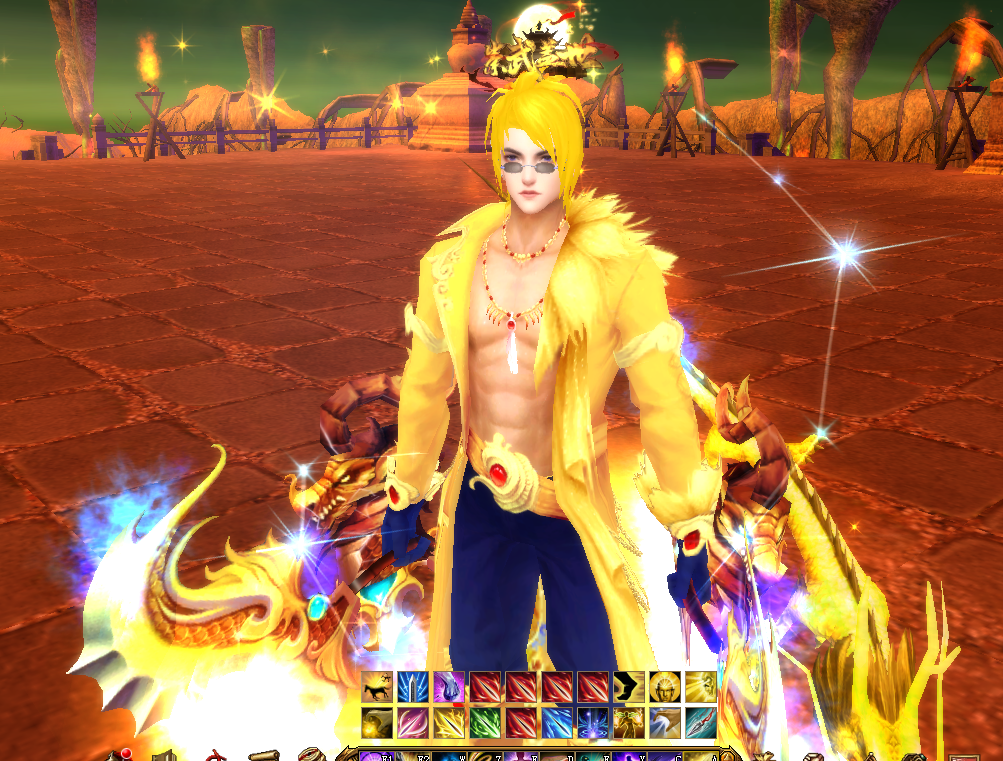Screen dimensions: 1003x761
Task: Use the golden body aura skill
Action: tap(629, 723)
